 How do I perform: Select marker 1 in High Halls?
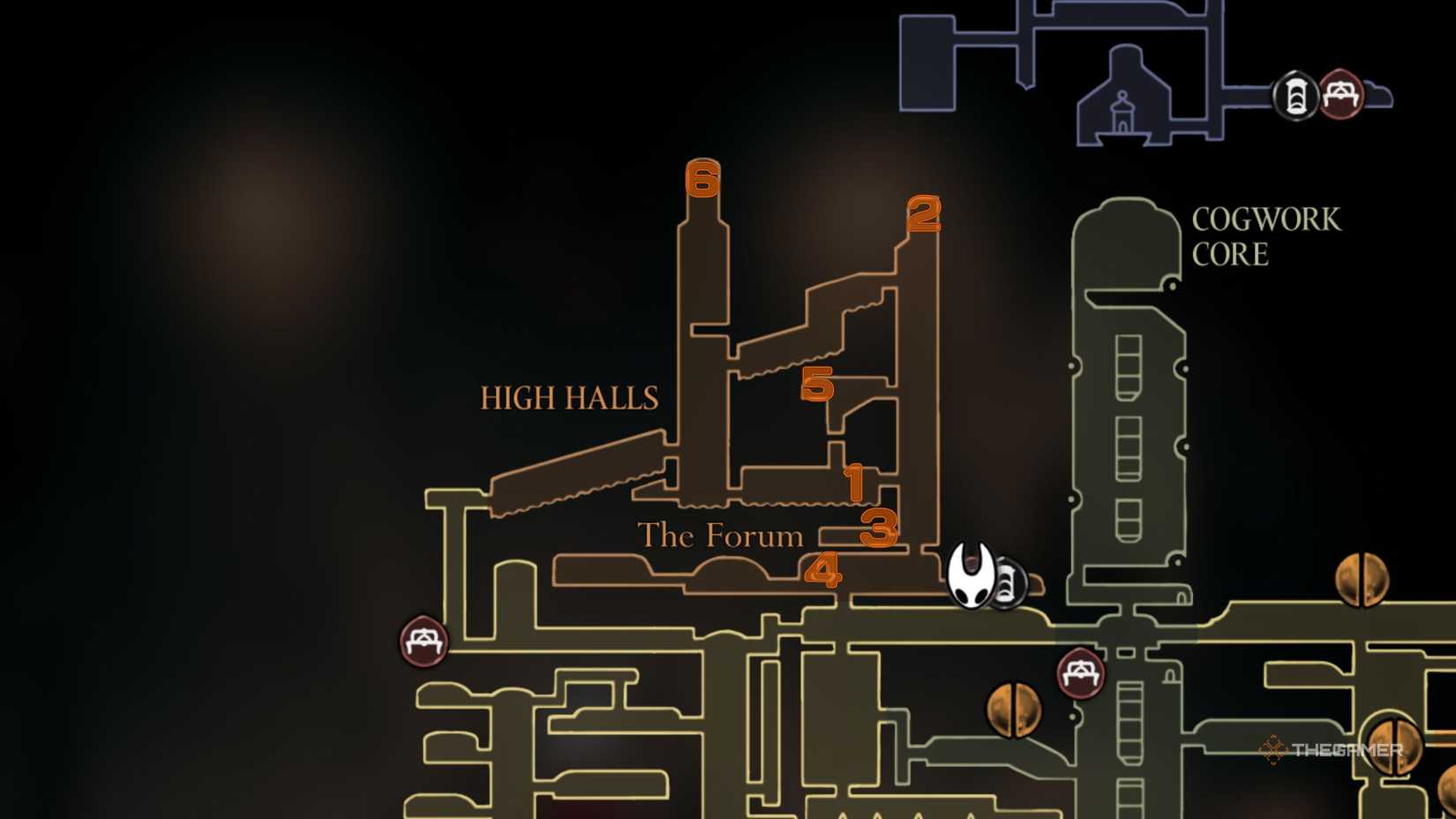pos(854,483)
